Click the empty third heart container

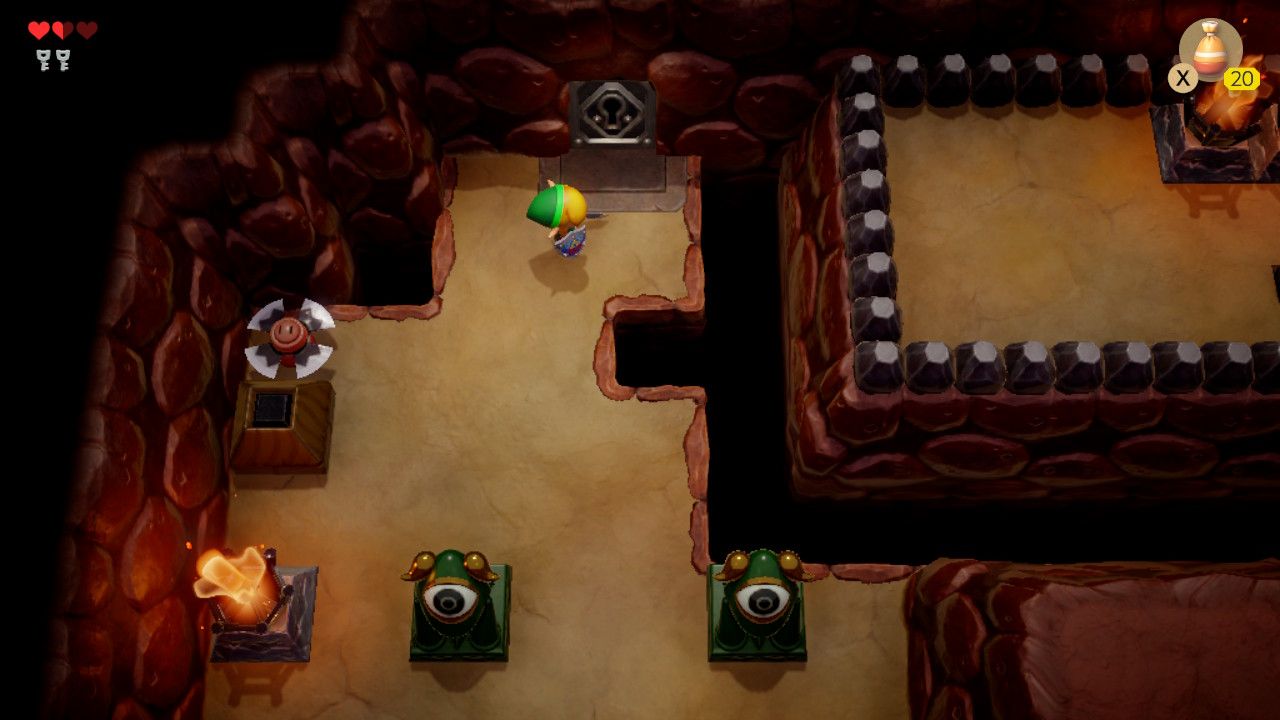coord(85,29)
